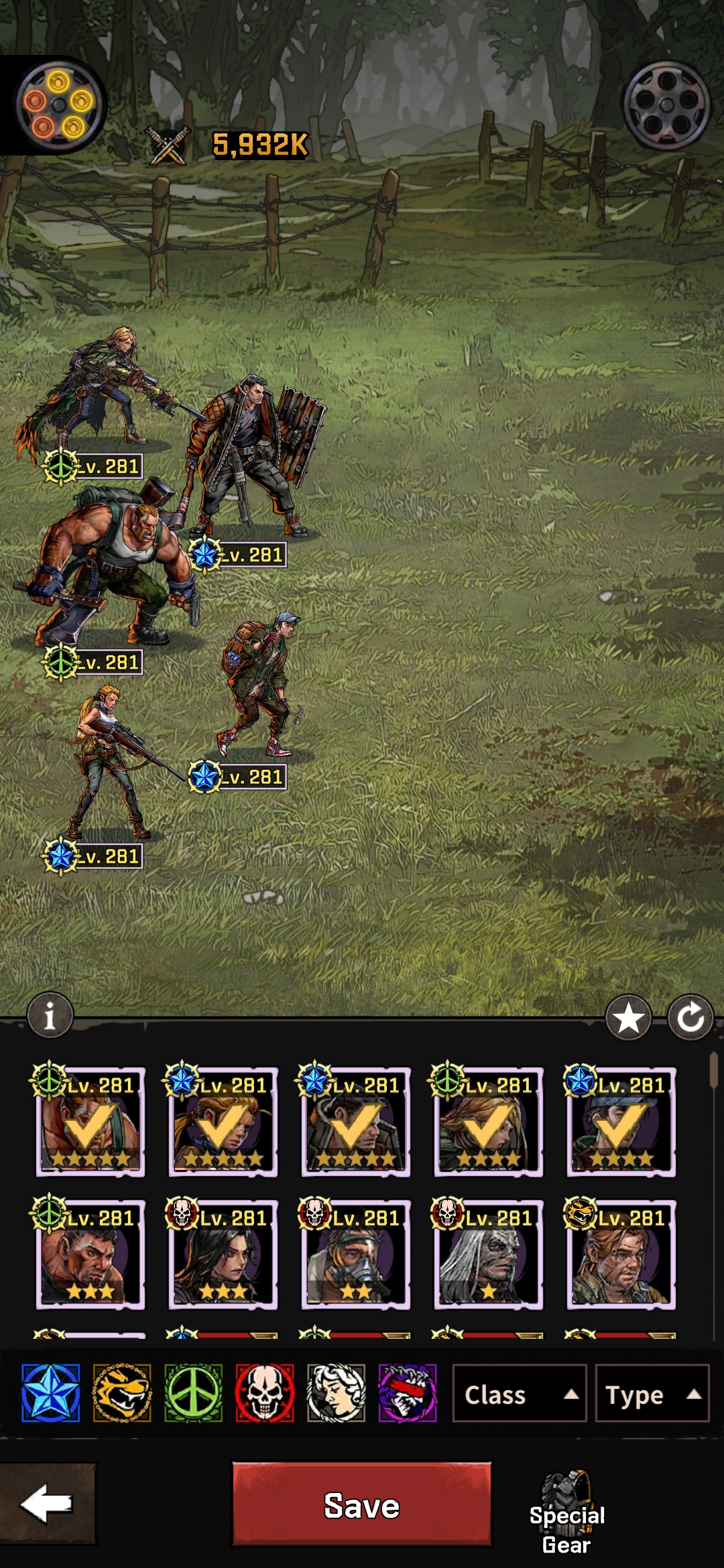
Task: Filter heroes by red skull faction
Action: point(265,1394)
